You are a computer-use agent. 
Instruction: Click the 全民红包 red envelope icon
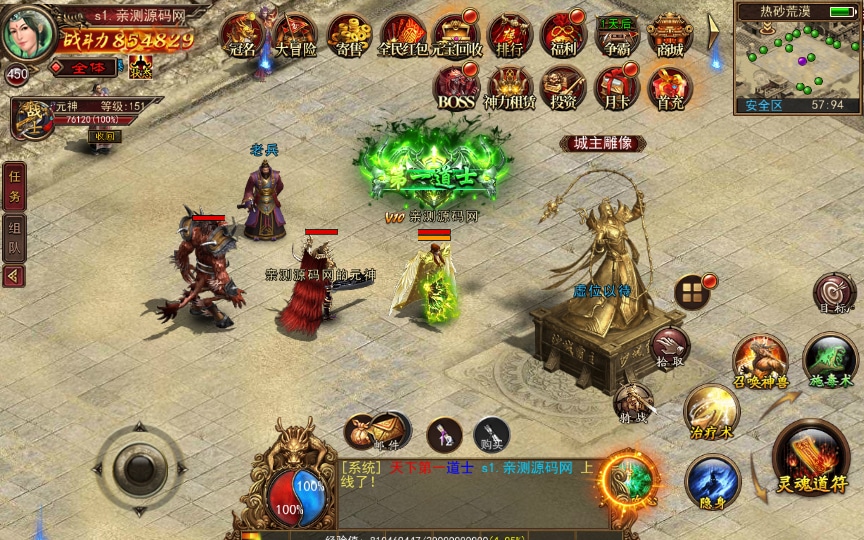click(402, 36)
